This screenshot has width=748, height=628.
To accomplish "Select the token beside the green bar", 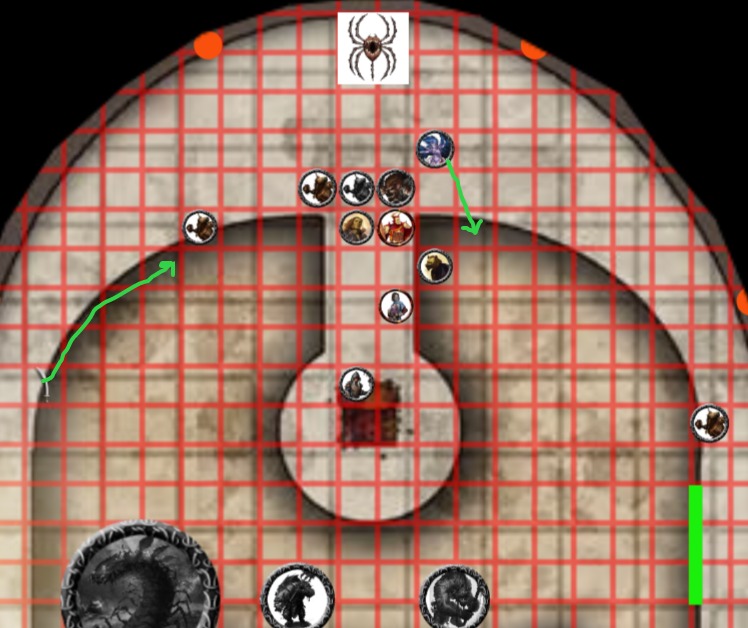I will tap(709, 423).
